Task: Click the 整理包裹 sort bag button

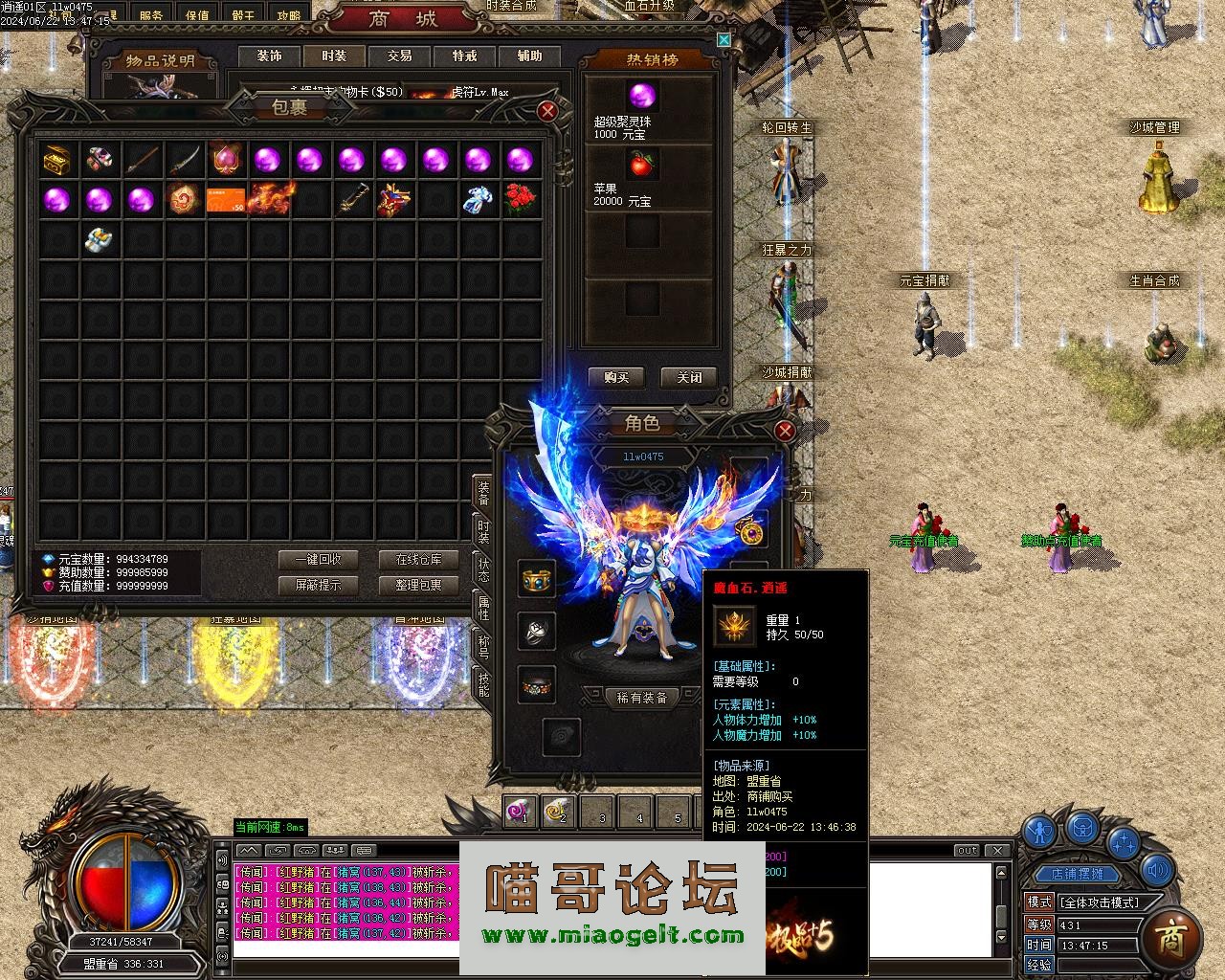Action: [x=419, y=585]
